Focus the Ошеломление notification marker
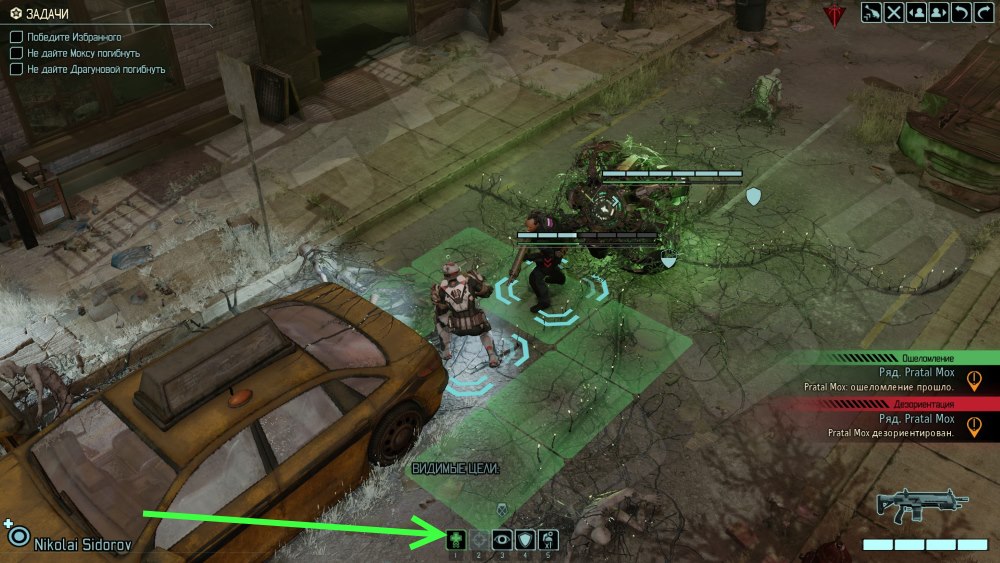This screenshot has height=563, width=1000. (x=973, y=380)
